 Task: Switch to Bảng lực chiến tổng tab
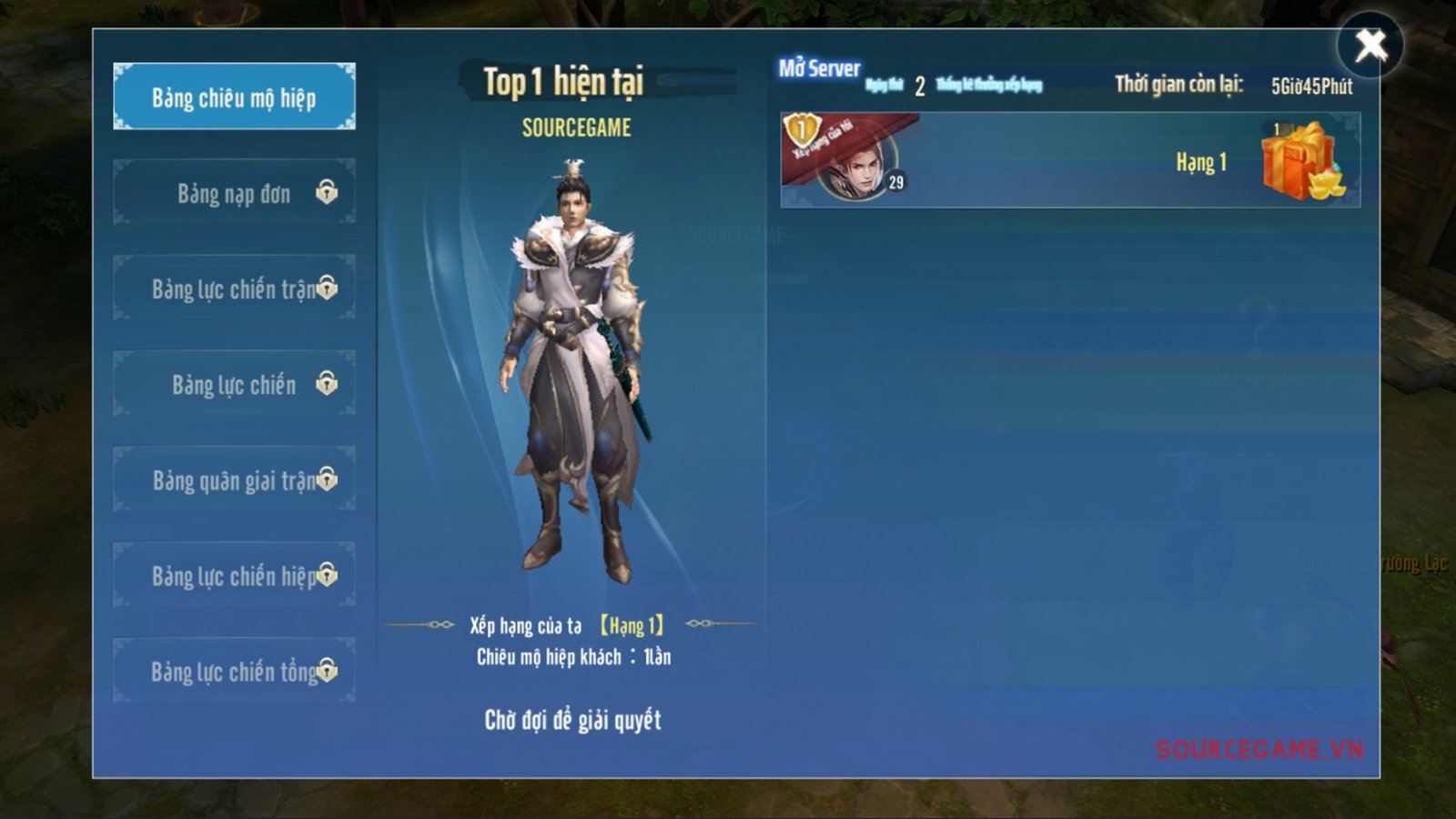234,671
